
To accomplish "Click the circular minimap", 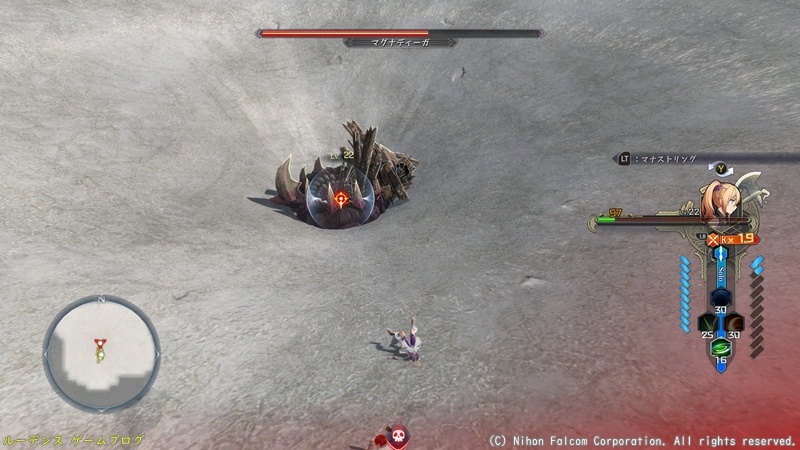I will [x=101, y=353].
